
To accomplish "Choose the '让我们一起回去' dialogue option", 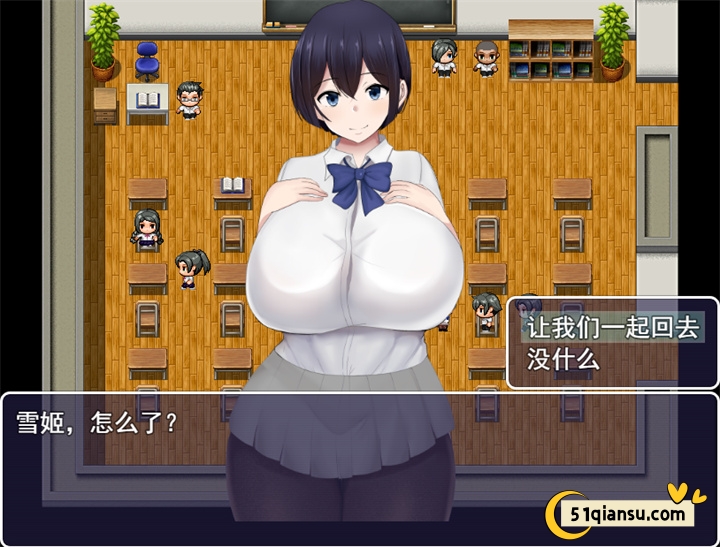I will click(612, 327).
